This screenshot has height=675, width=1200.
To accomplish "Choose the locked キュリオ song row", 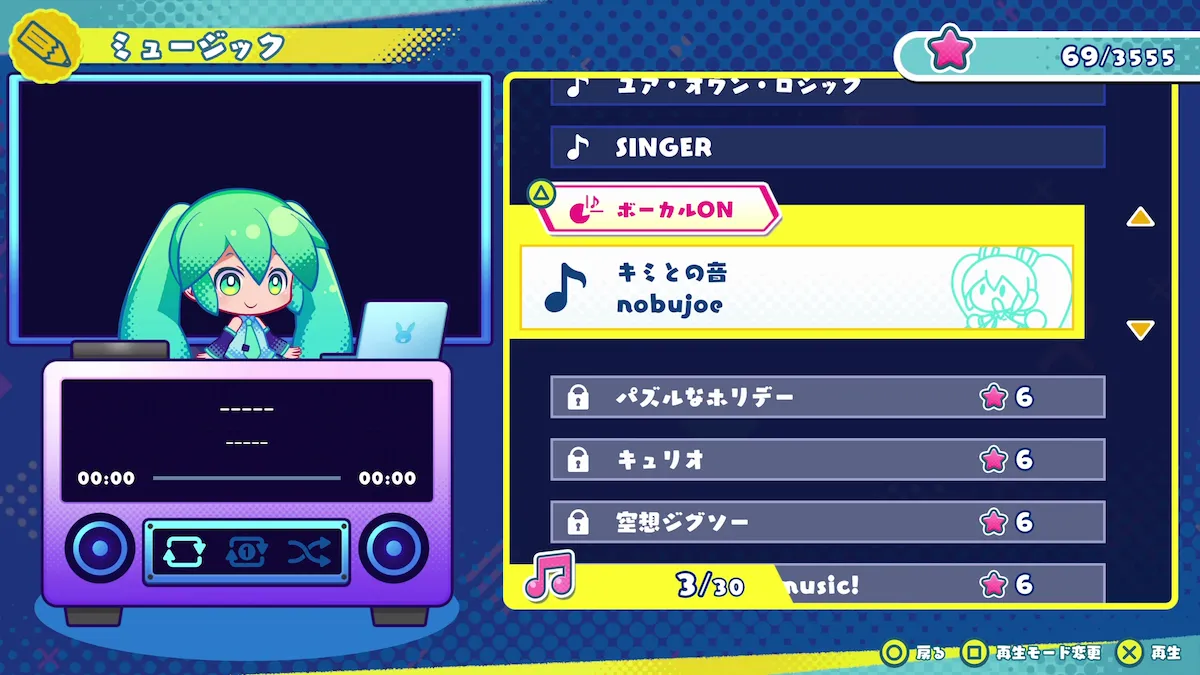I will click(x=827, y=459).
